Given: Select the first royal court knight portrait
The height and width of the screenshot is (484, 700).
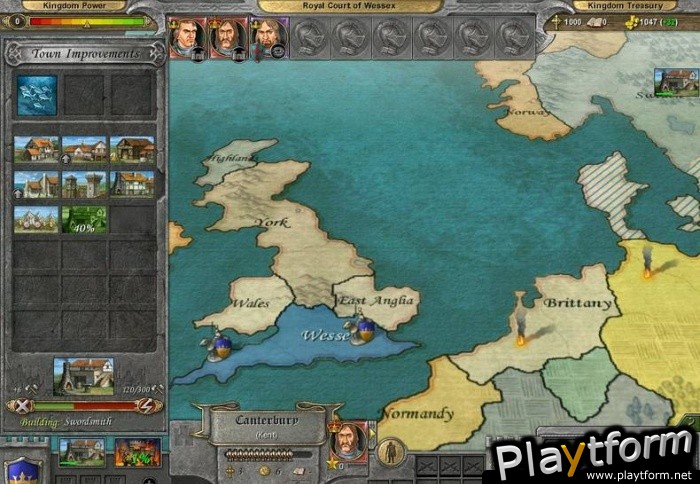Looking at the screenshot, I should (186, 36).
